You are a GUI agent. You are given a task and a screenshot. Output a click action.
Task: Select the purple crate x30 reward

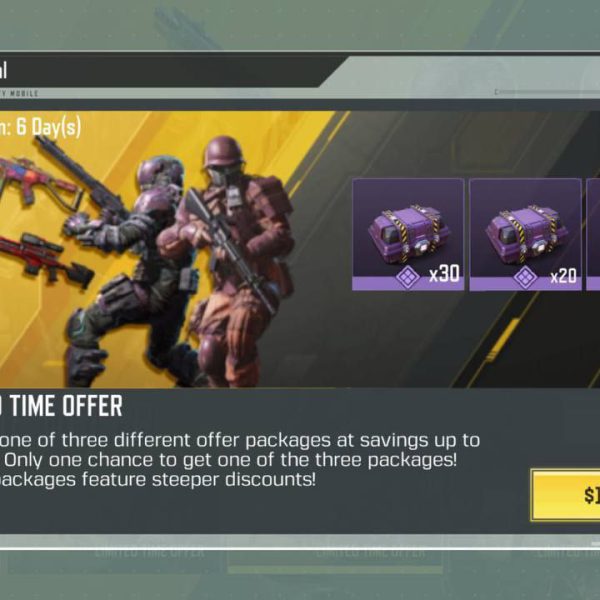click(407, 235)
